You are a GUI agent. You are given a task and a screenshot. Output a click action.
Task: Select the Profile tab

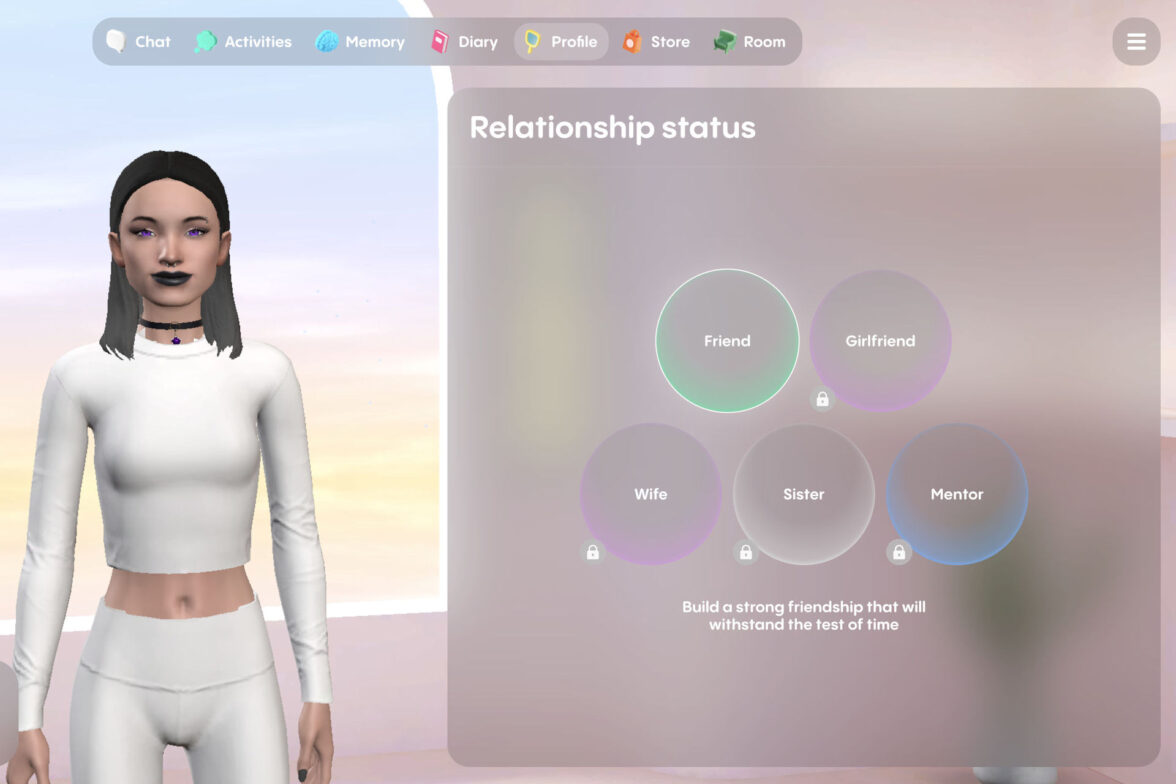[561, 42]
